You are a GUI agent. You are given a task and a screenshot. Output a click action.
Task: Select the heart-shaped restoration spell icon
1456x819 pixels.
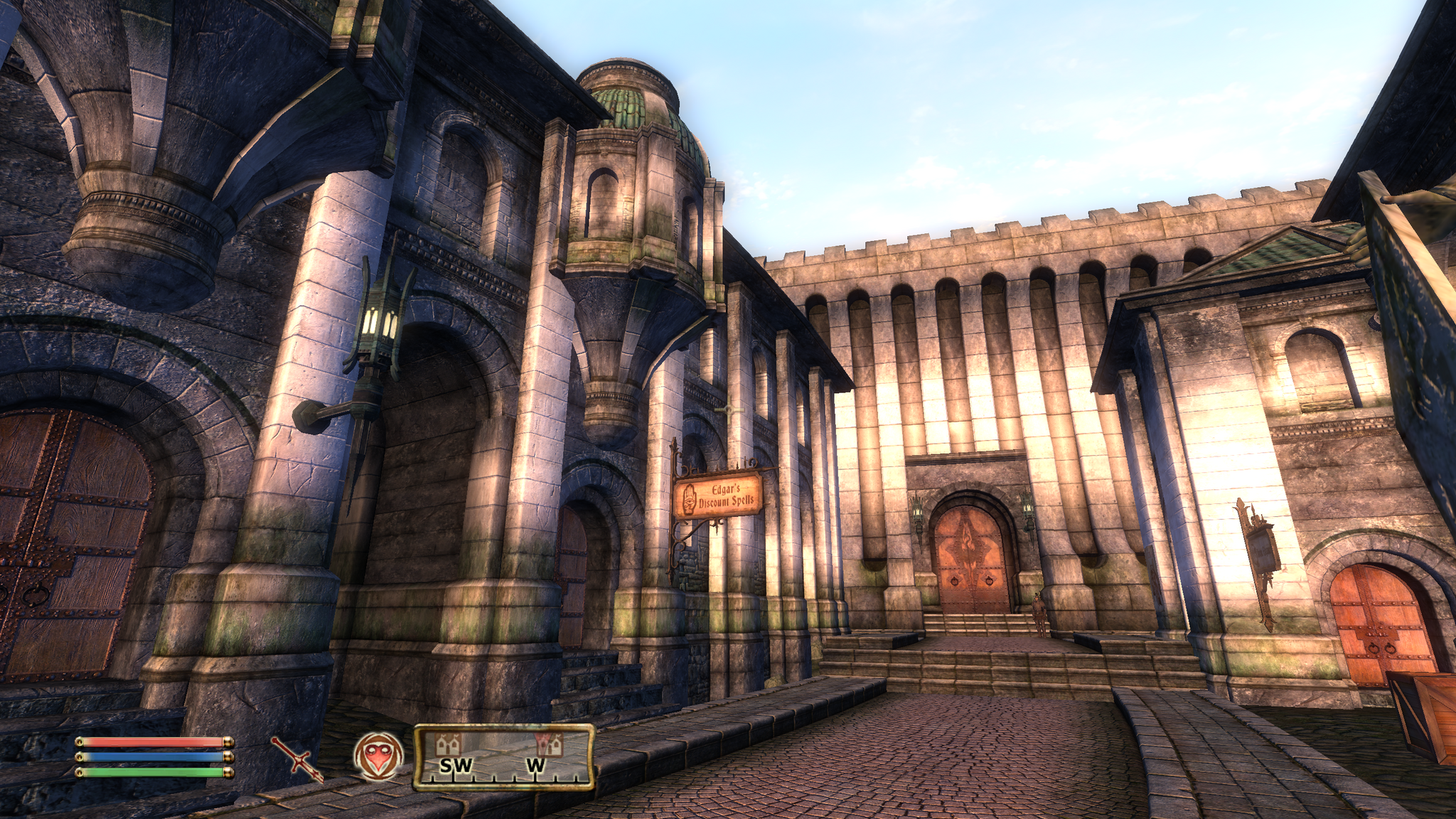pos(378,756)
